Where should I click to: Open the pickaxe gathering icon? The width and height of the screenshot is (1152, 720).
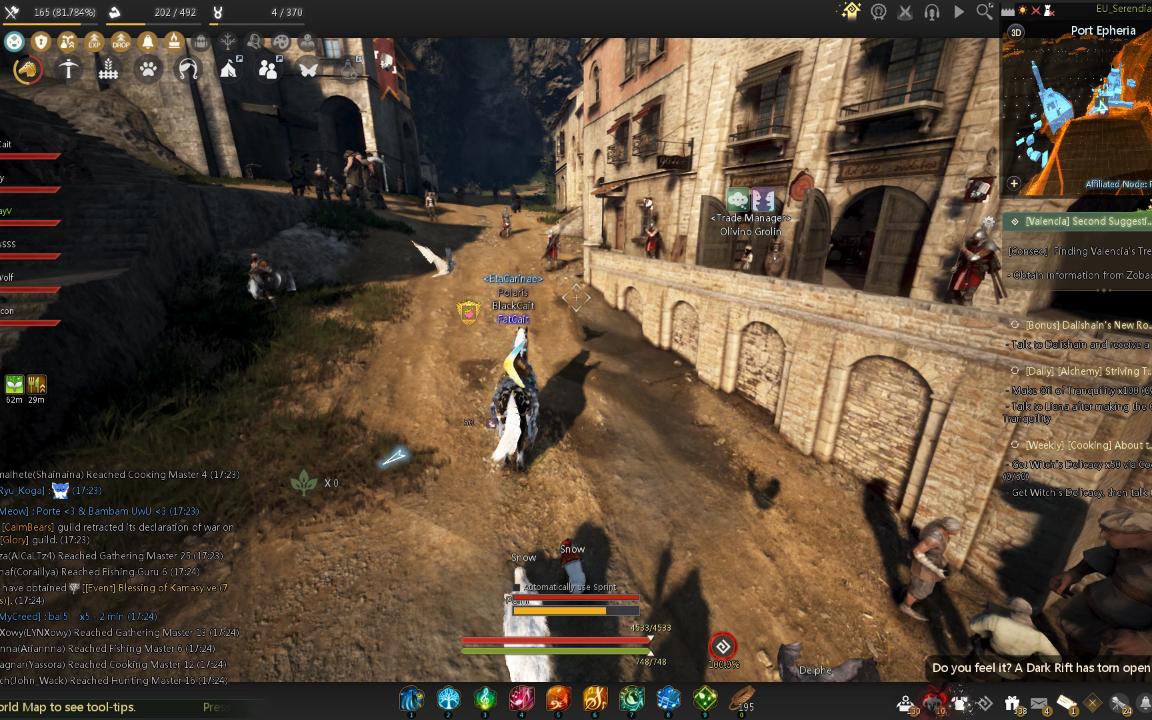click(x=68, y=69)
